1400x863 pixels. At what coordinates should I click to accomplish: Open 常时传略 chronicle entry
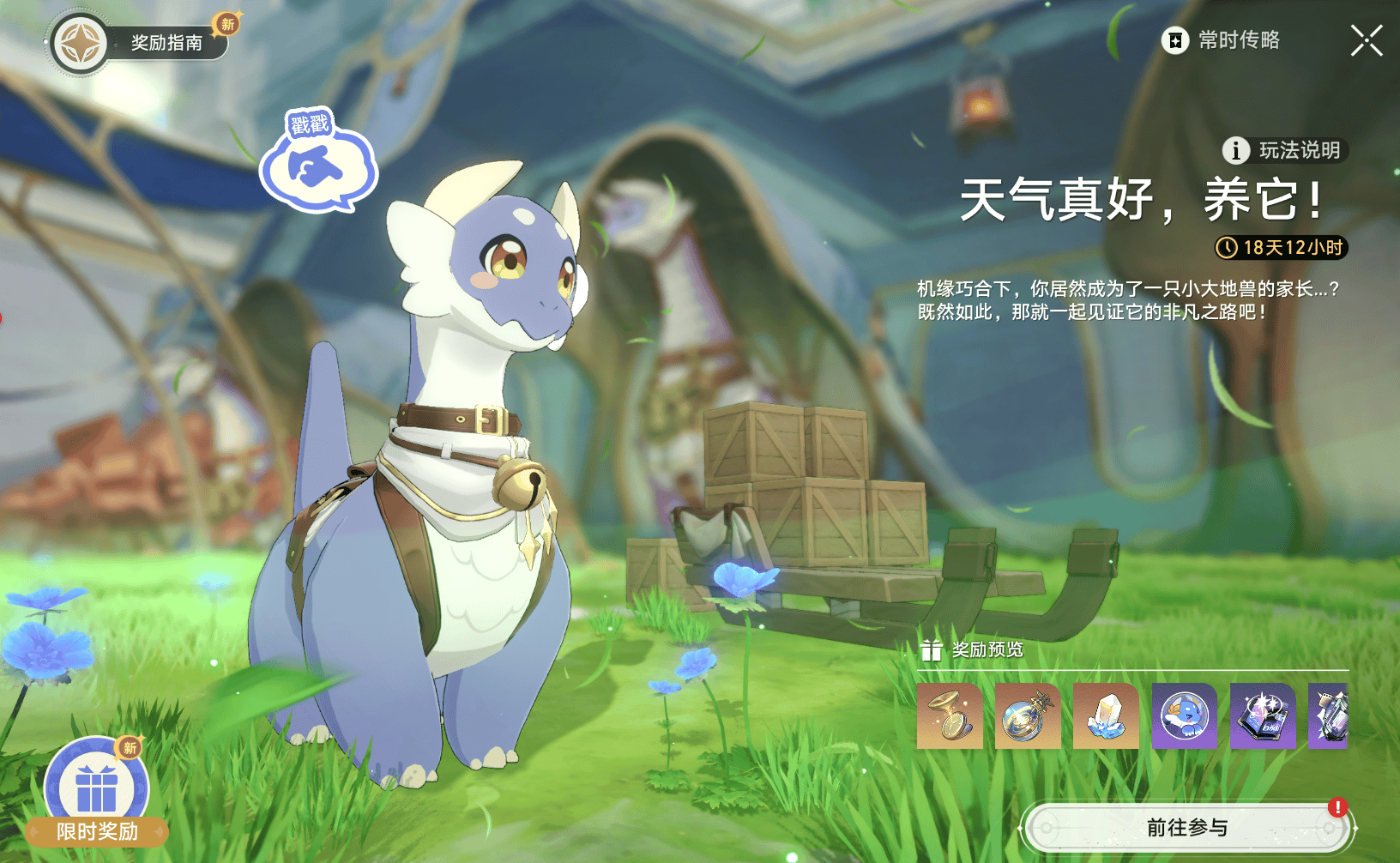1222,40
